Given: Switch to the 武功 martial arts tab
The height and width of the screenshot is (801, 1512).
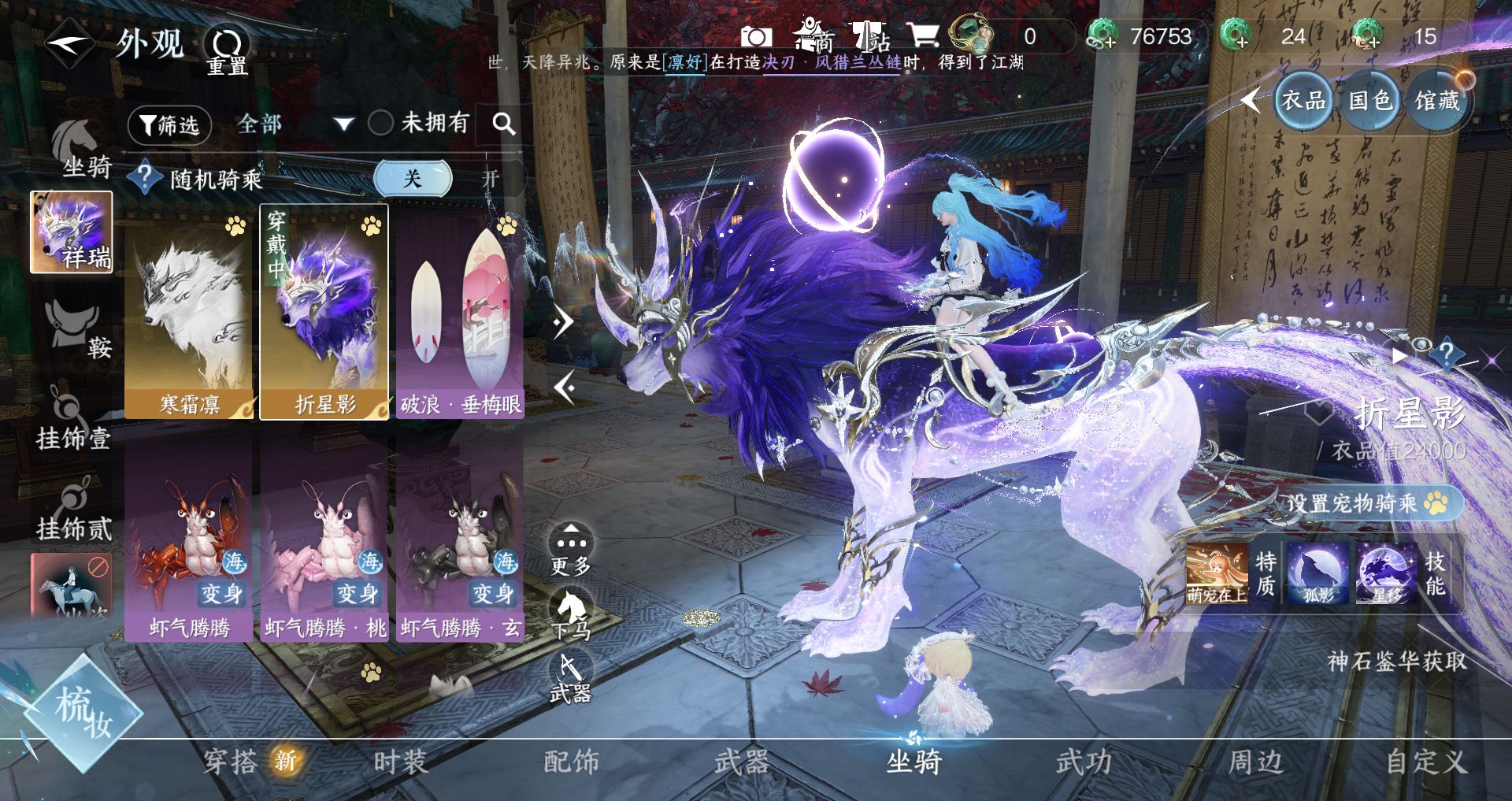Looking at the screenshot, I should [1084, 762].
